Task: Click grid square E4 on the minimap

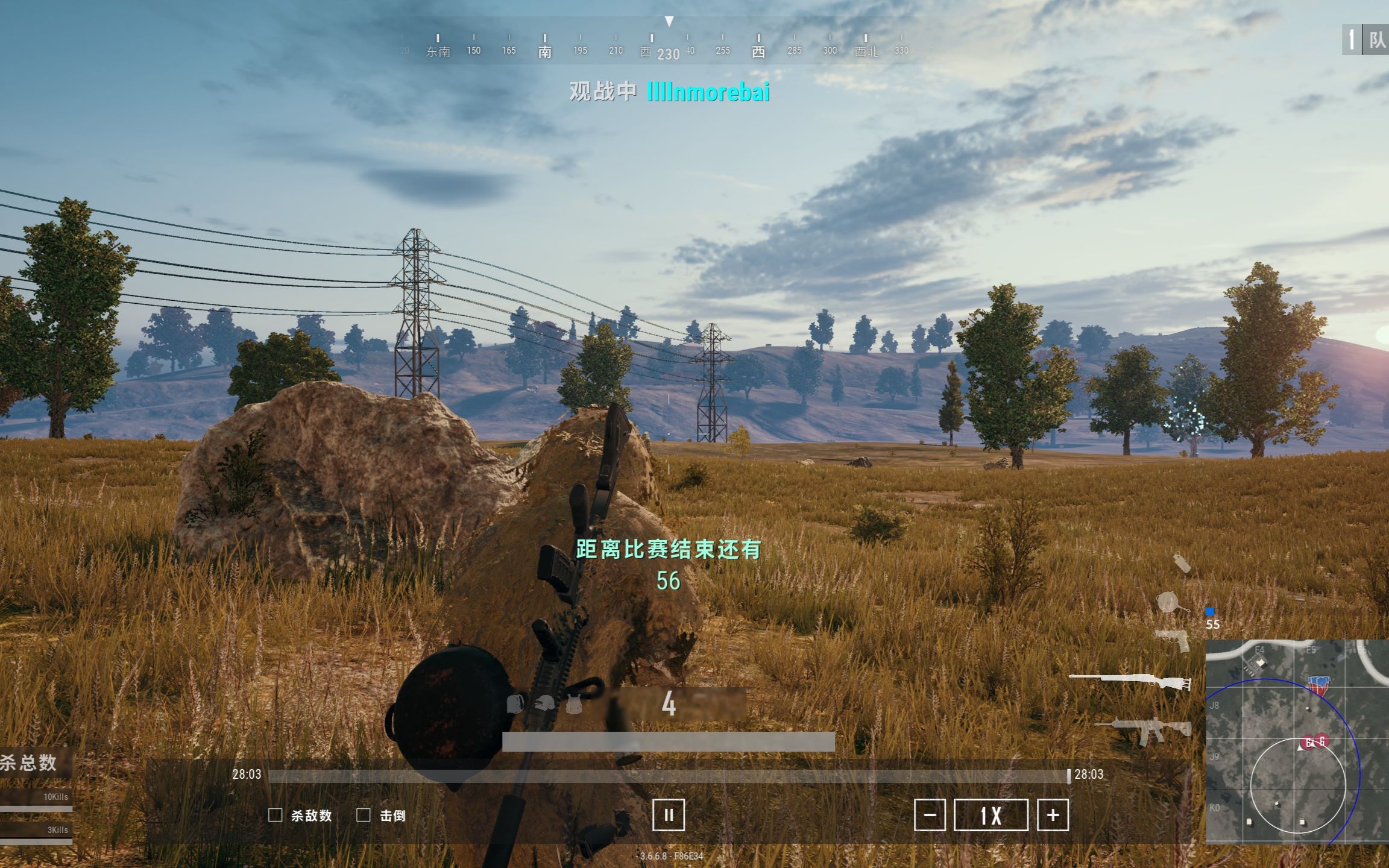Action: coord(1261,650)
